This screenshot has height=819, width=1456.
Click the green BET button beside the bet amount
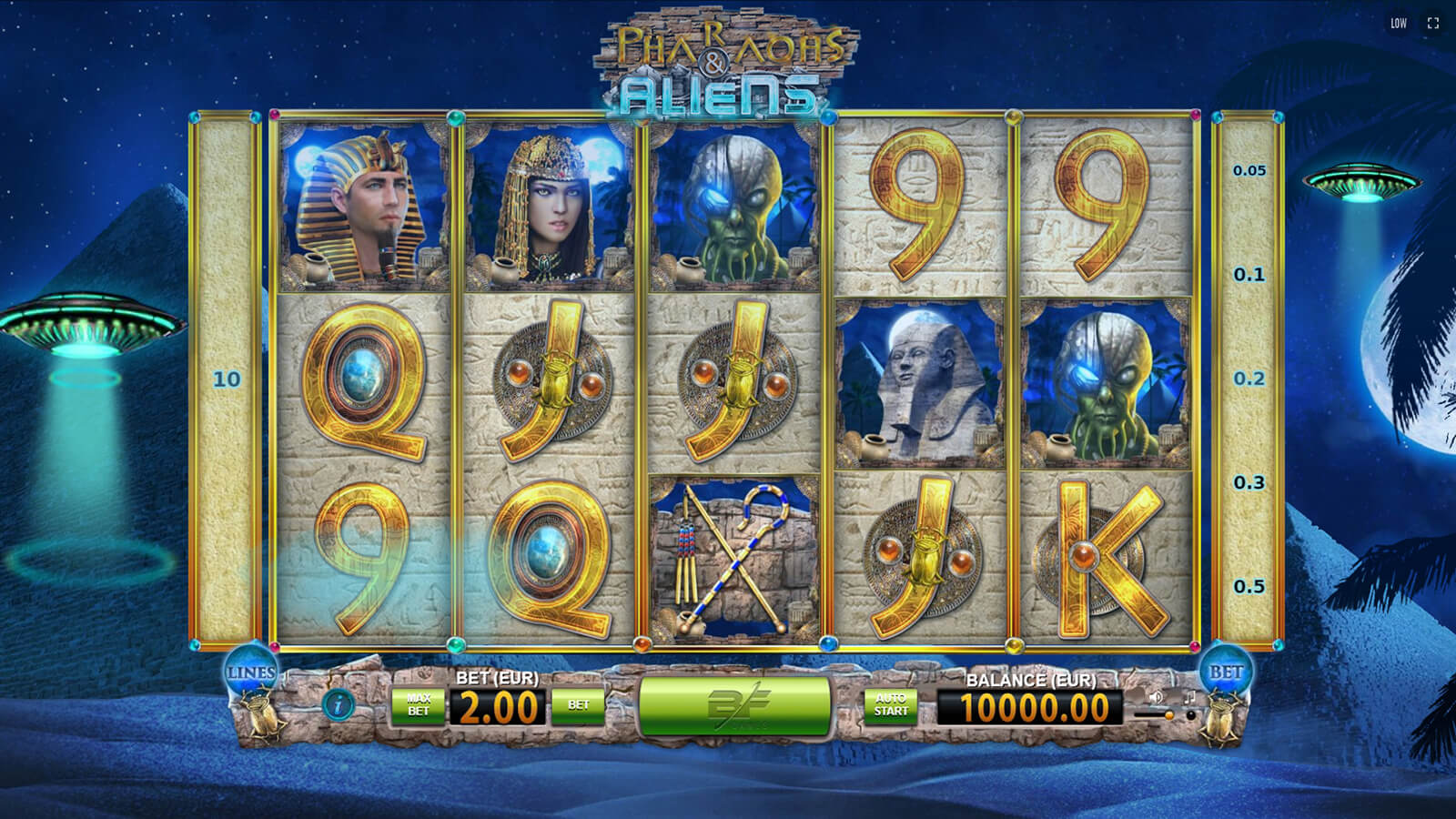(578, 705)
